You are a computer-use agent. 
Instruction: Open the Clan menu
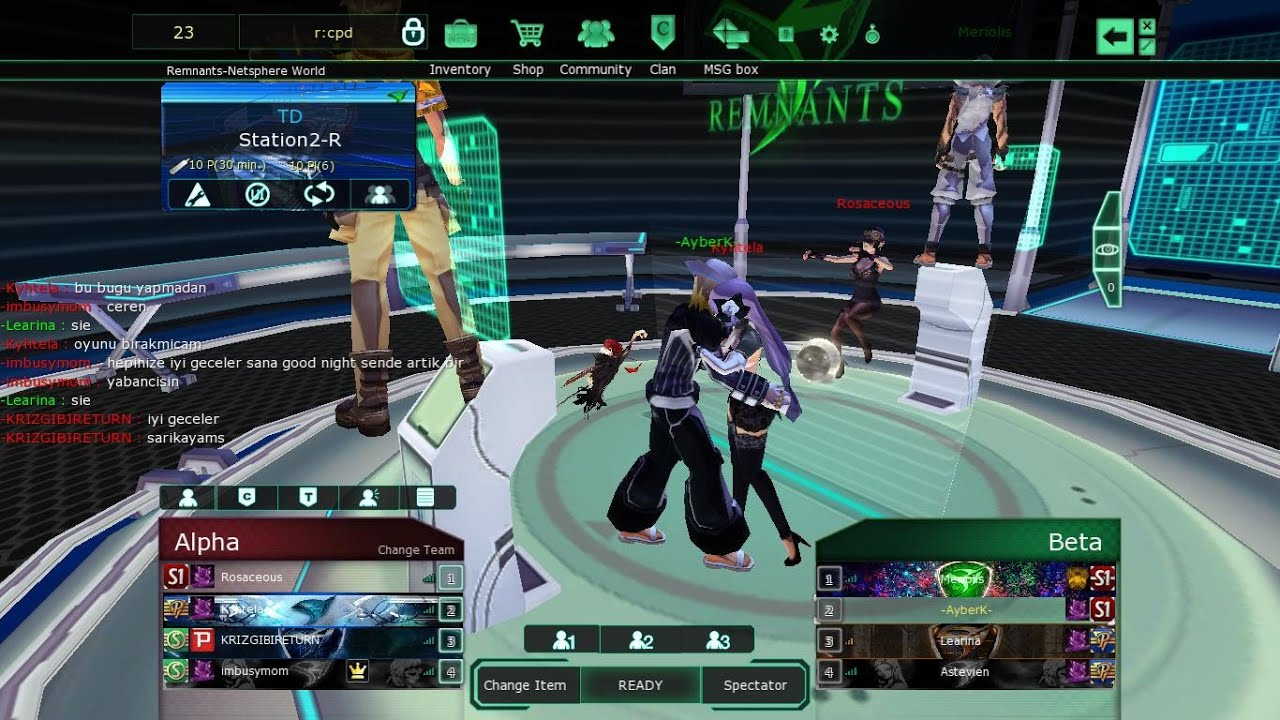(662, 34)
